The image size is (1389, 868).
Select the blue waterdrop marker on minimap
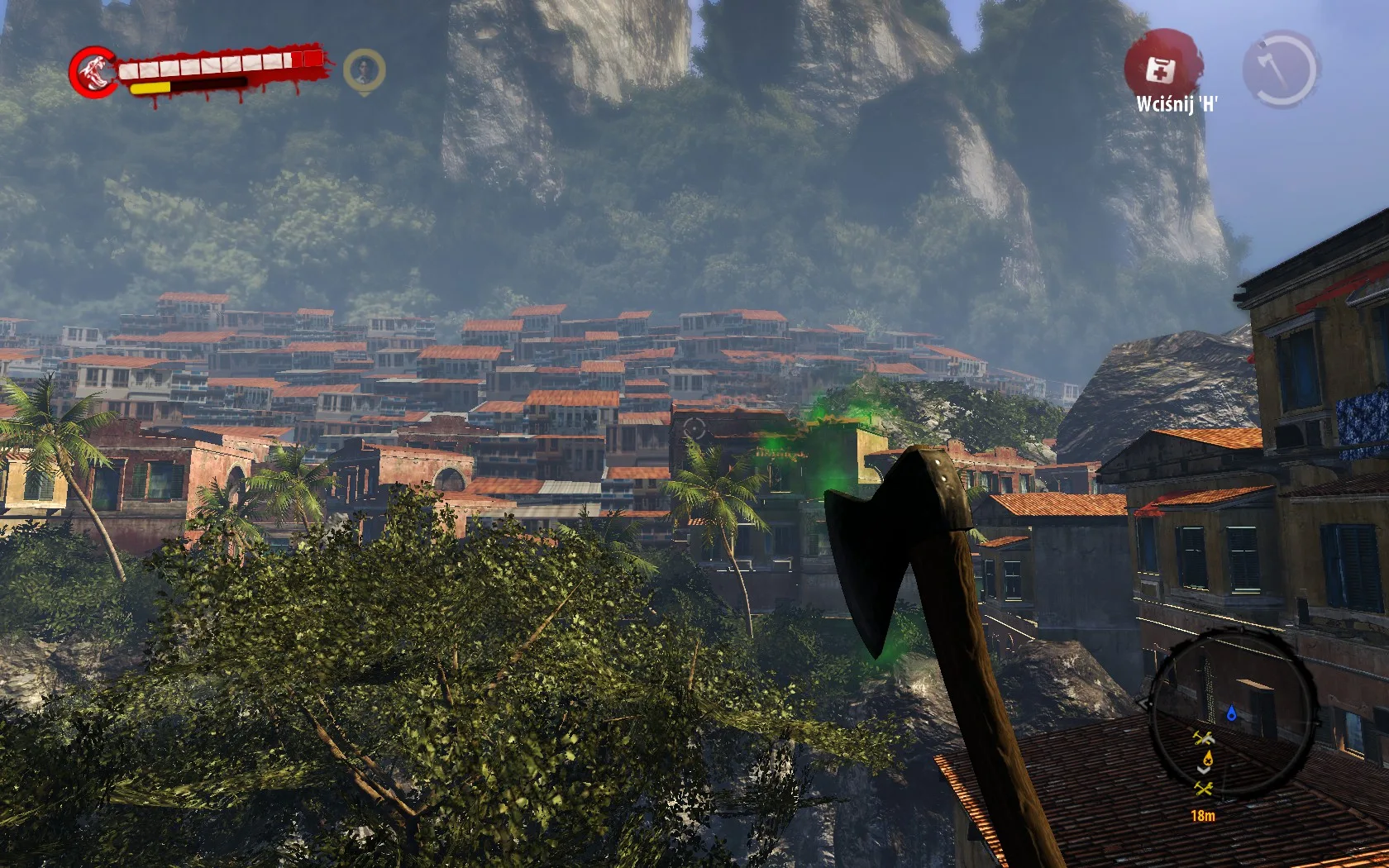click(x=1232, y=714)
